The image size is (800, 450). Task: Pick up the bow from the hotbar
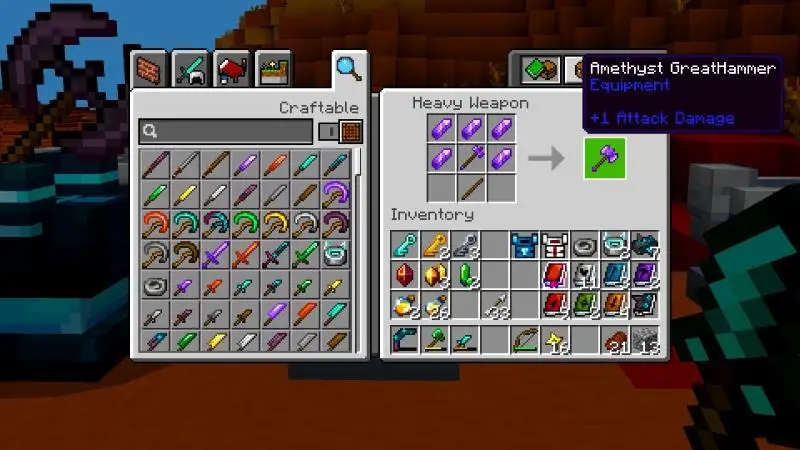pos(524,339)
